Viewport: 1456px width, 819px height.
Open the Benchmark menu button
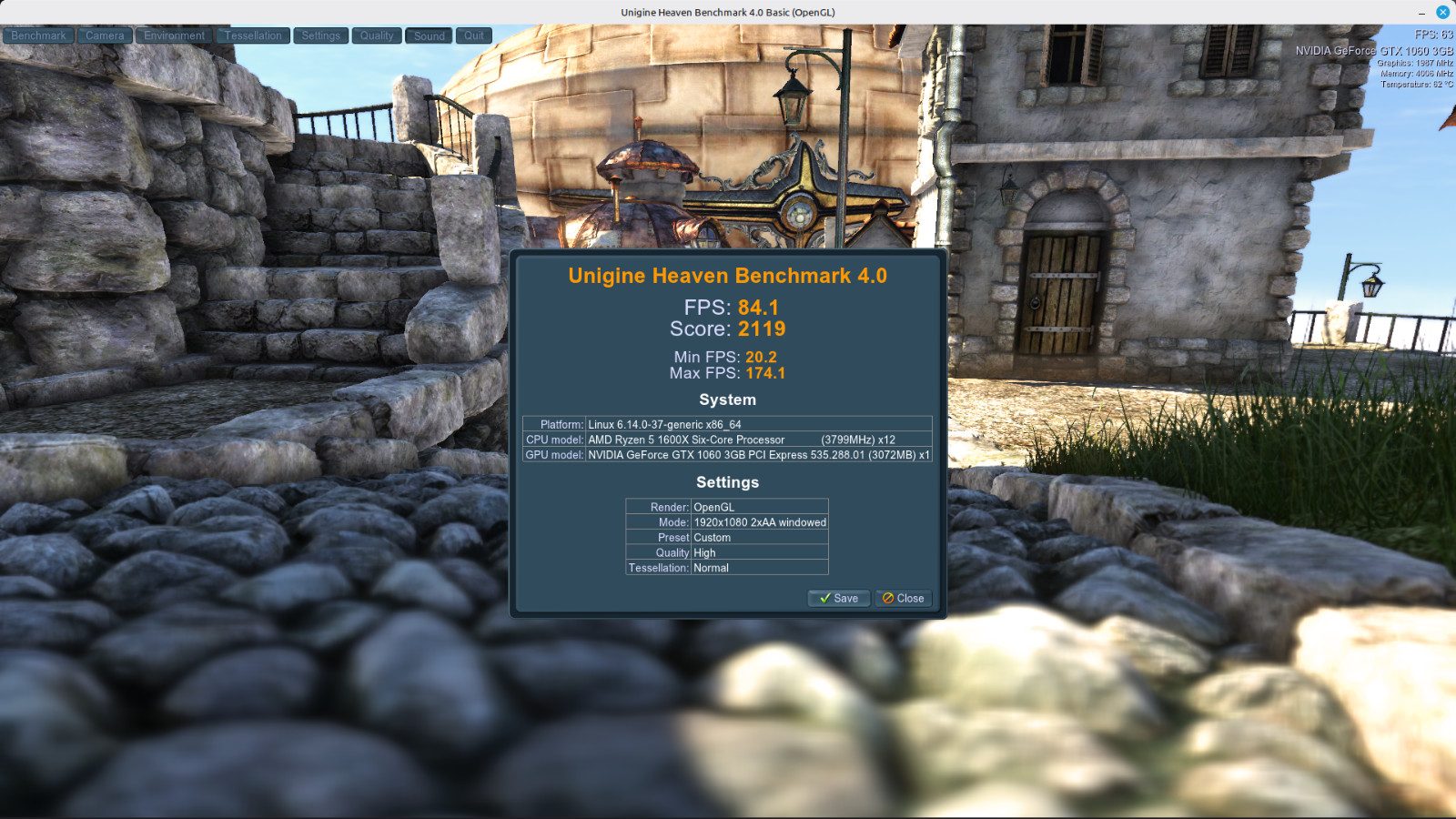38,35
